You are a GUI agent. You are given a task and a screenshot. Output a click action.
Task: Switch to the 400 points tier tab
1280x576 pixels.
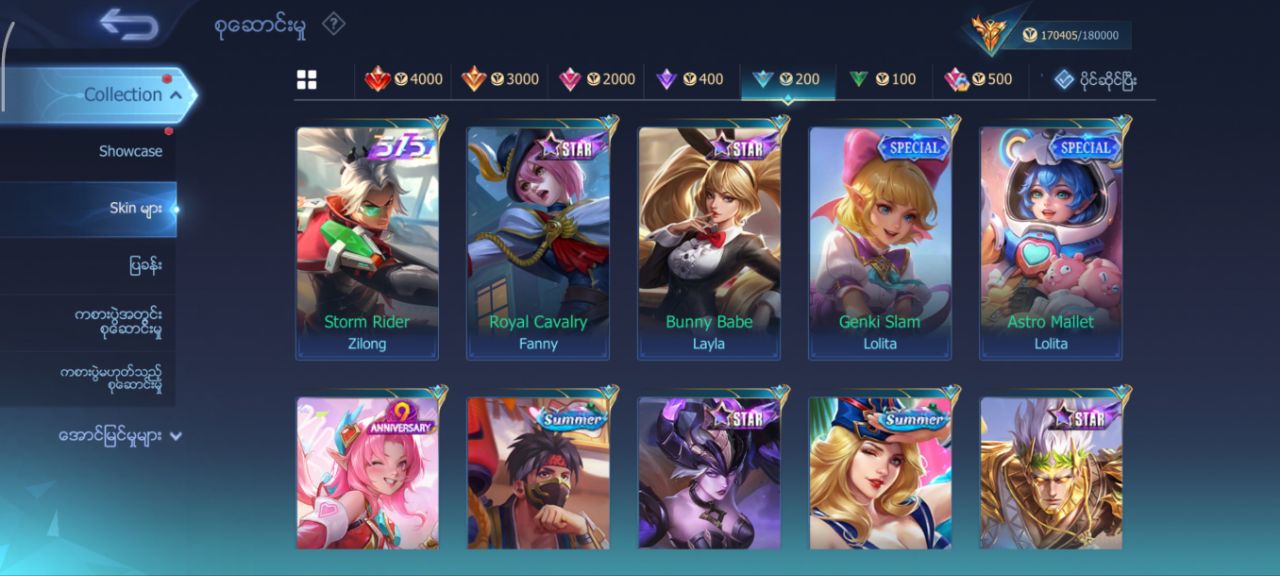pos(690,79)
